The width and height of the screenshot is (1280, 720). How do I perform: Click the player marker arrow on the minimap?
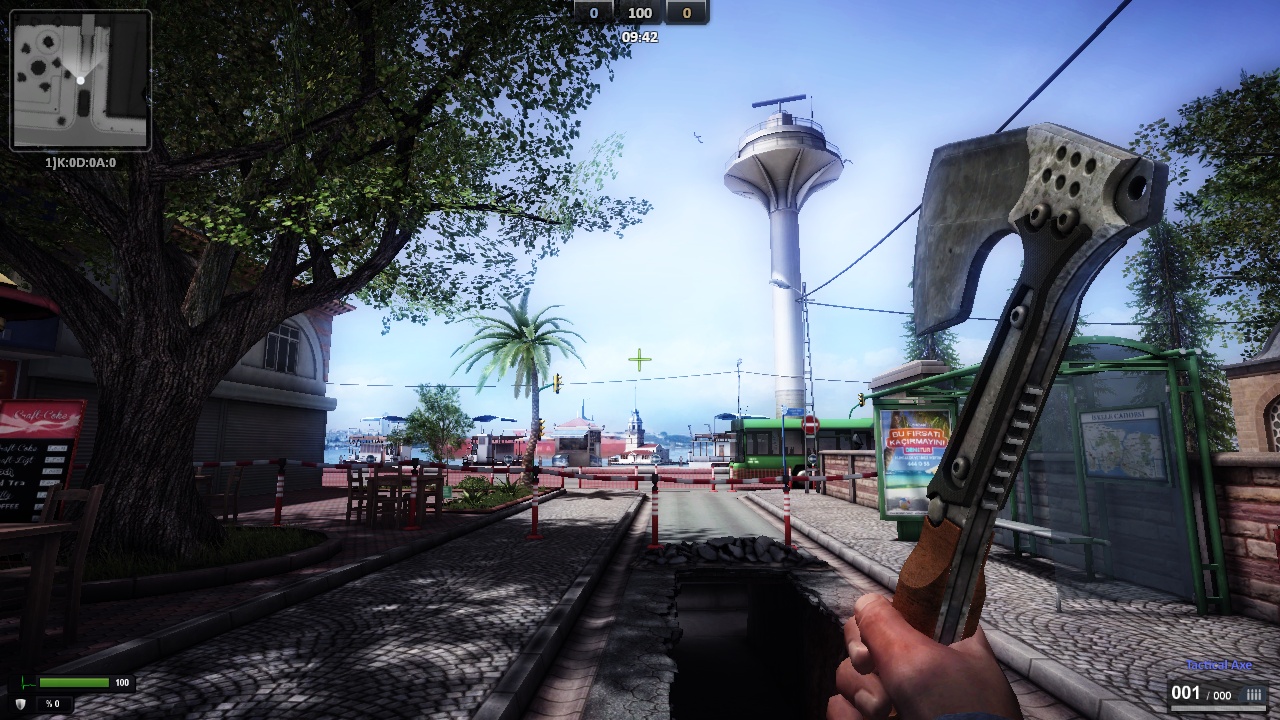coord(81,79)
